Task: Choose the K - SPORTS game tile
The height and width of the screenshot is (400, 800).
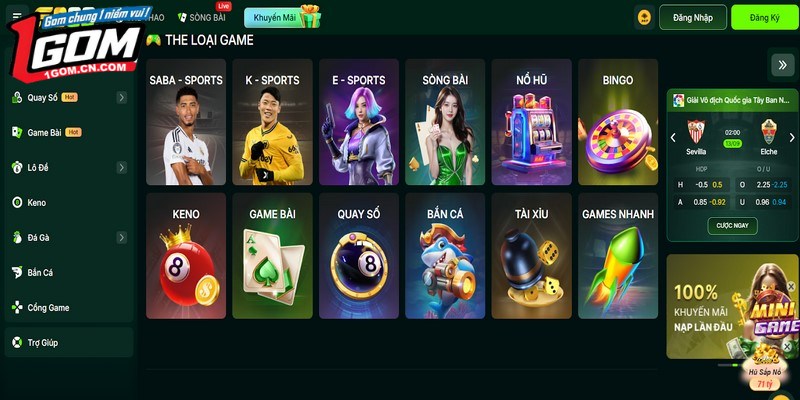Action: tap(272, 122)
